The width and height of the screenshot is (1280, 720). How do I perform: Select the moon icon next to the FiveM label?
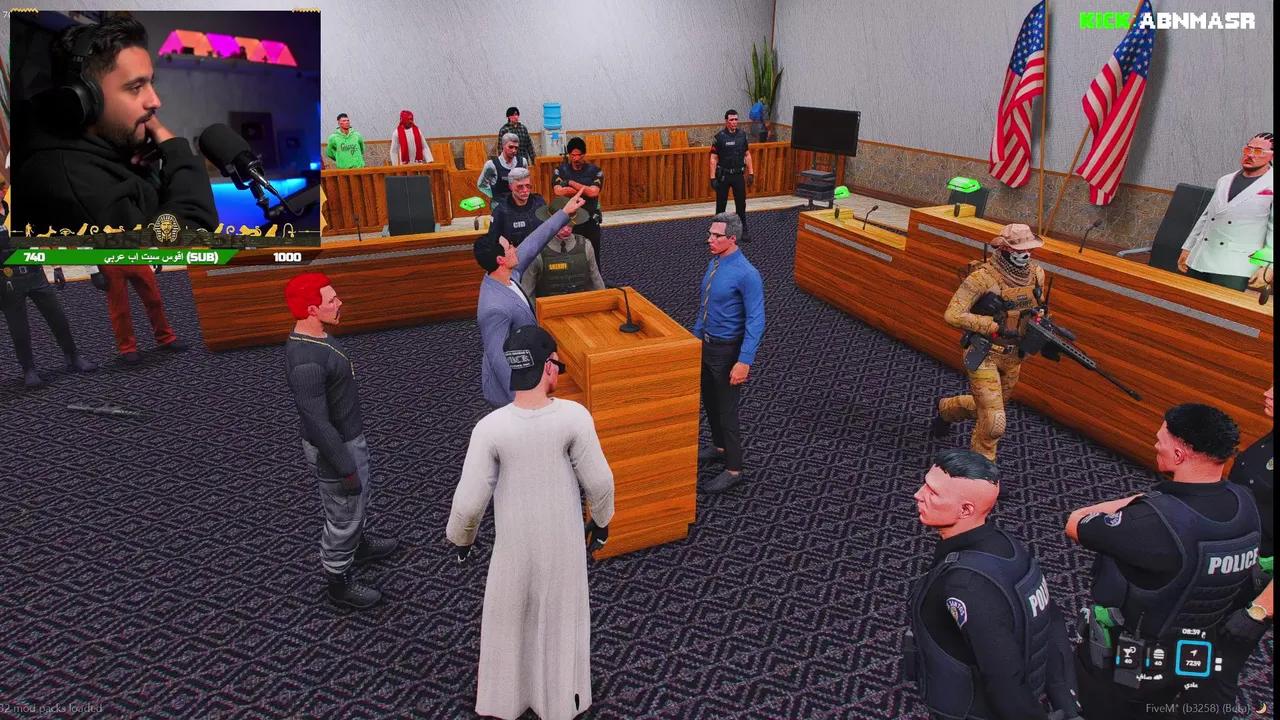(x=1262, y=708)
